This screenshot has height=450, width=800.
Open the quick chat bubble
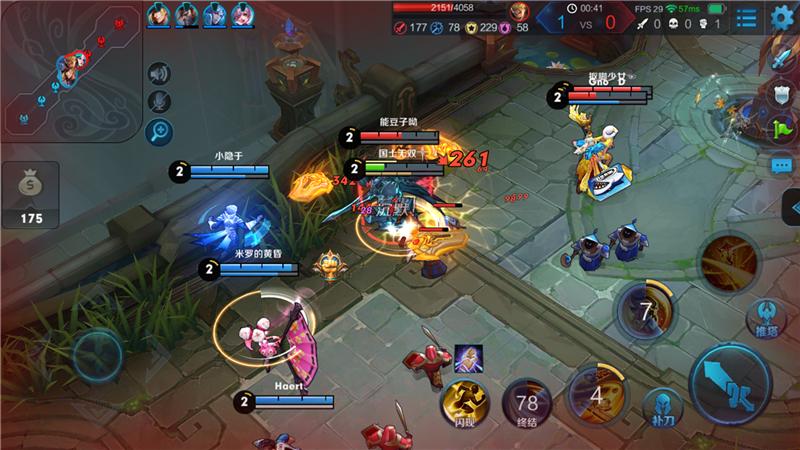tap(781, 164)
